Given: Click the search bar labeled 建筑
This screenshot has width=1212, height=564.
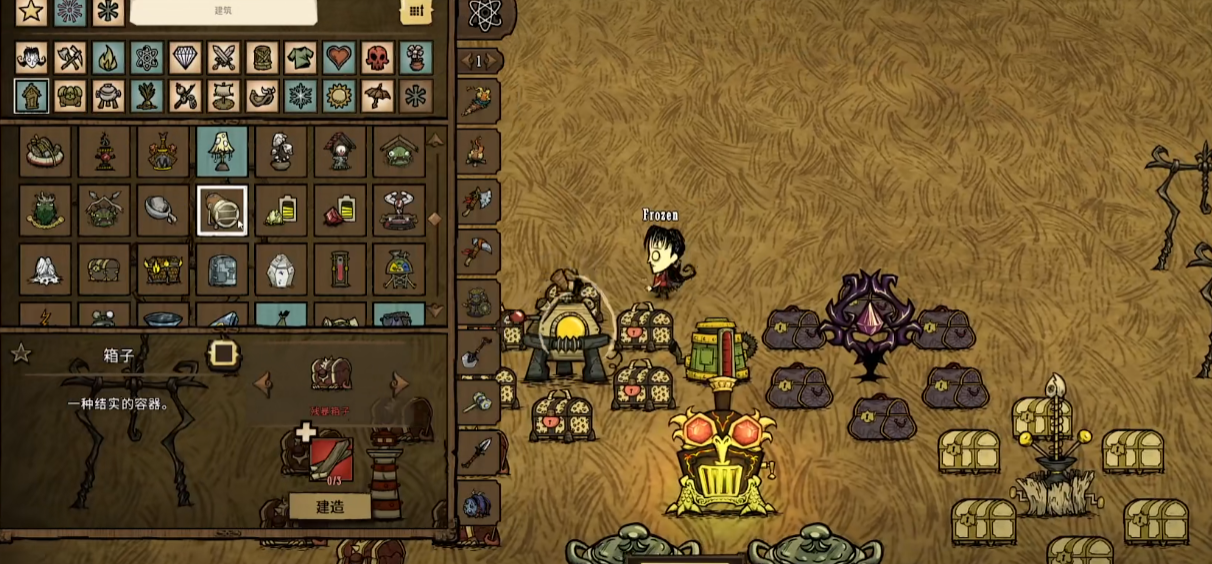Looking at the screenshot, I should coord(223,11).
